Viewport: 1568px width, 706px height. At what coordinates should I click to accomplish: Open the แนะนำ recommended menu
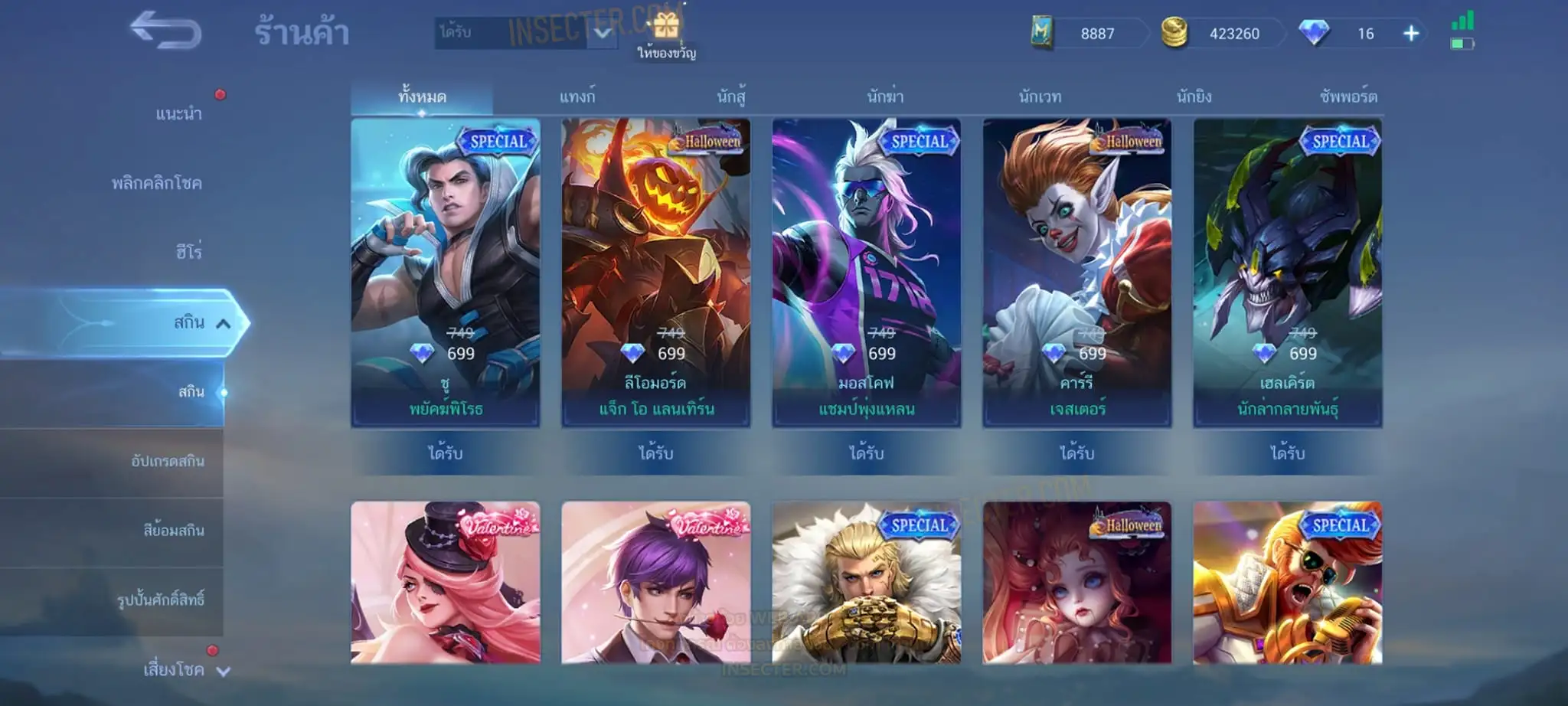tap(178, 114)
